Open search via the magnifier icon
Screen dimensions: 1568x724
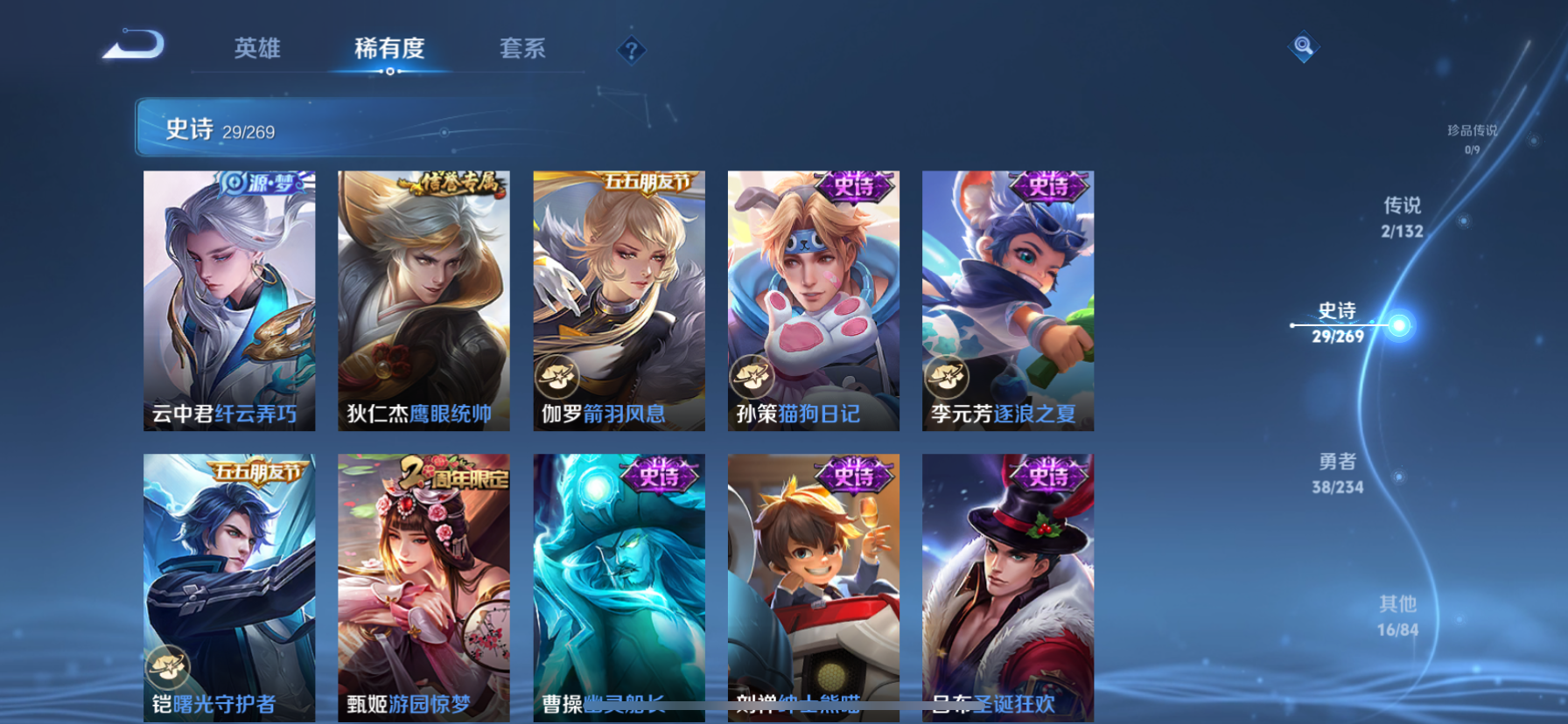1303,47
